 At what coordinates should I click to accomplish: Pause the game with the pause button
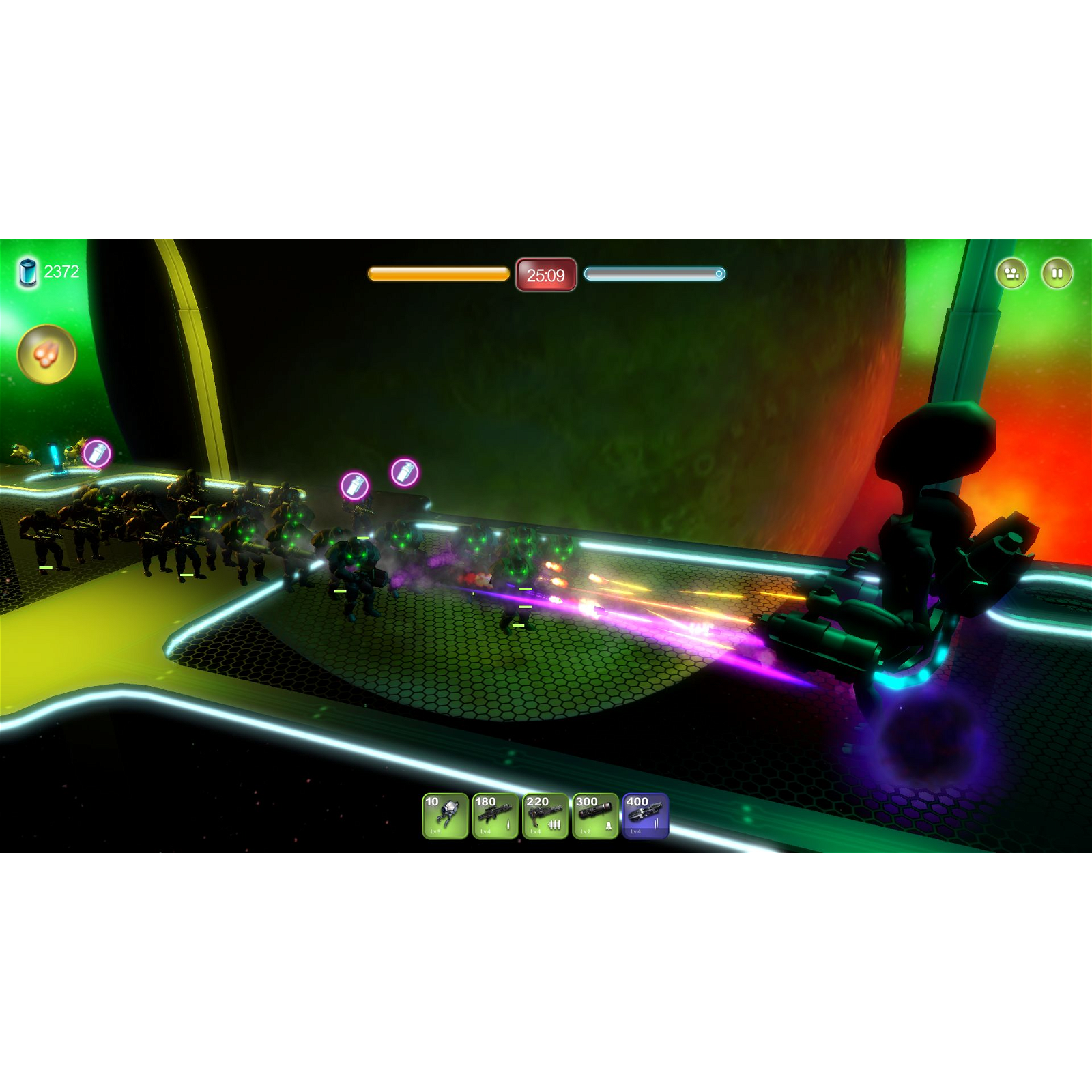coord(1057,272)
